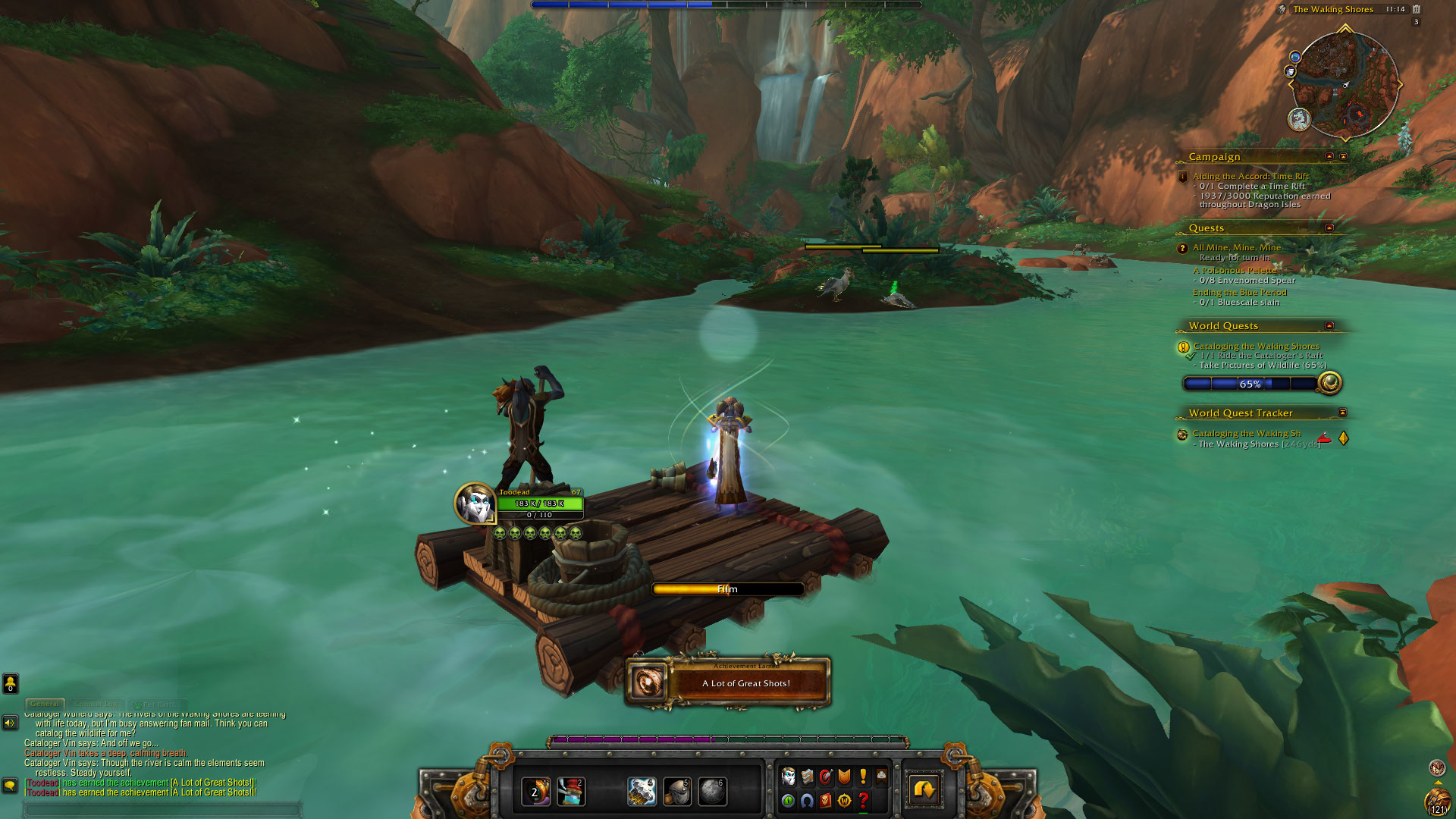Open the minimap
The image size is (1456, 819).
click(x=1345, y=84)
